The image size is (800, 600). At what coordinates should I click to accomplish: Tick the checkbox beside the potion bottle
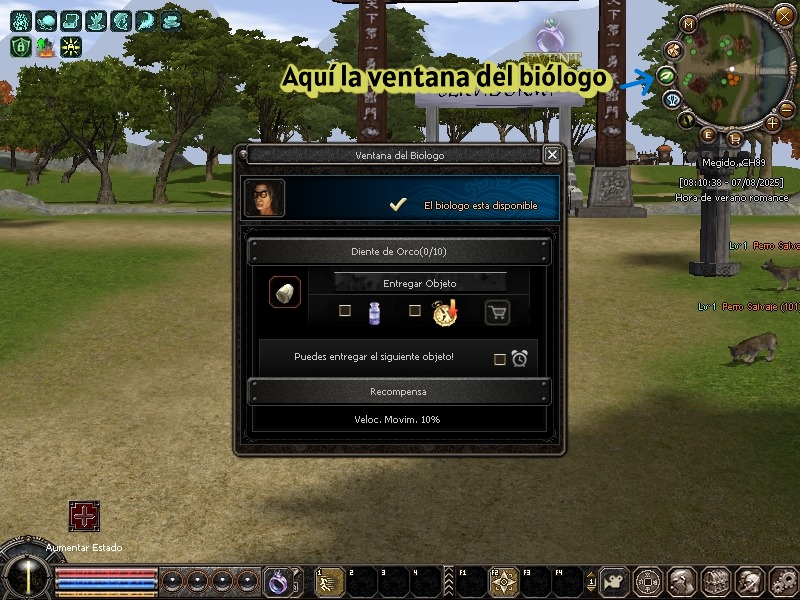point(345,311)
